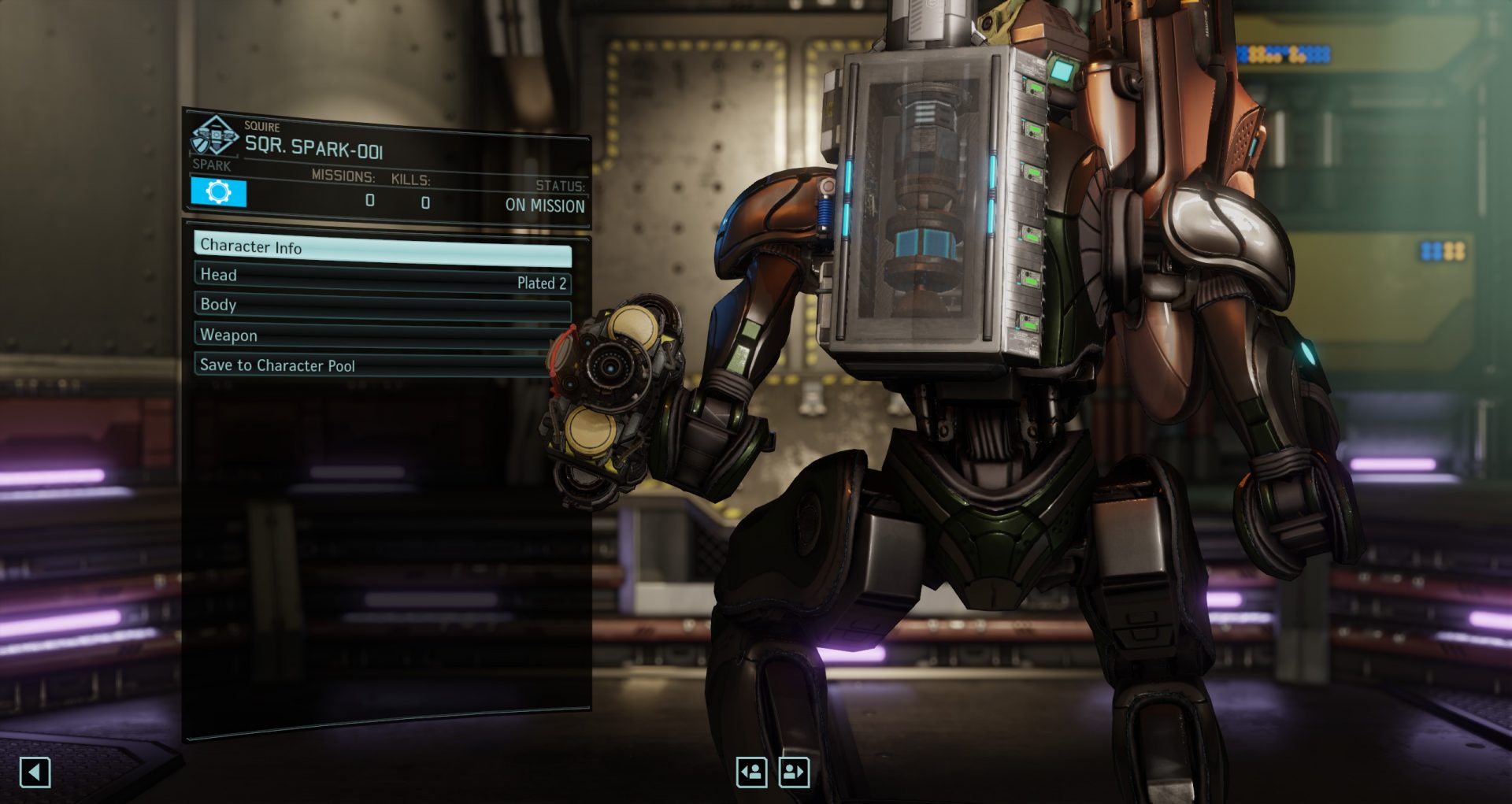Image resolution: width=1512 pixels, height=804 pixels.
Task: Switch to the next soldier
Action: (x=794, y=772)
